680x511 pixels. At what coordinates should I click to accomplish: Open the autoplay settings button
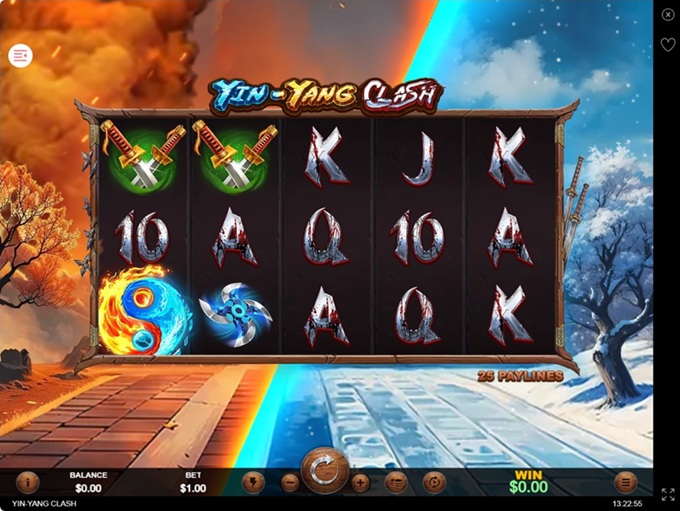click(x=433, y=482)
